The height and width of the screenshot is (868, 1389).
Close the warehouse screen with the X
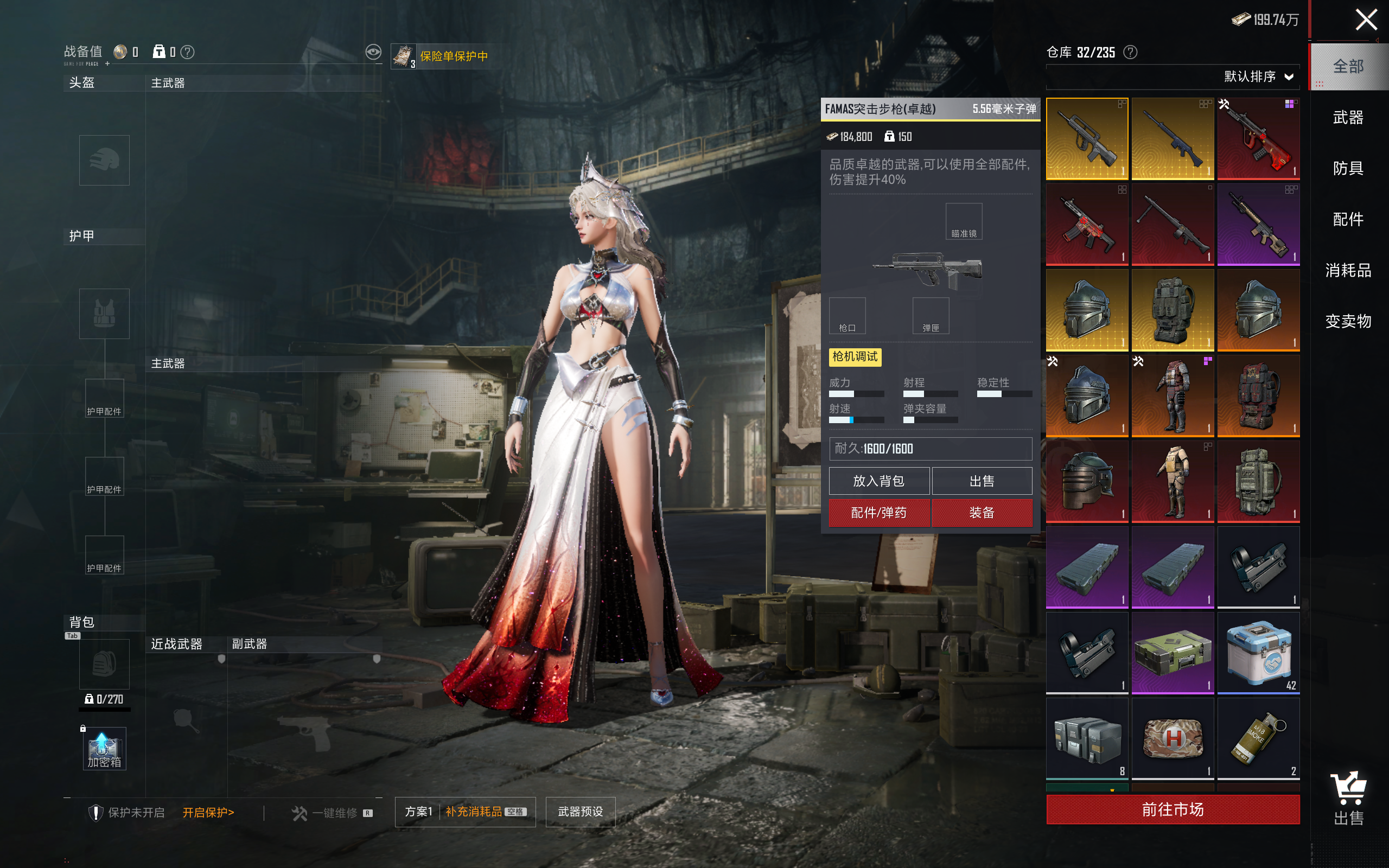(x=1366, y=20)
